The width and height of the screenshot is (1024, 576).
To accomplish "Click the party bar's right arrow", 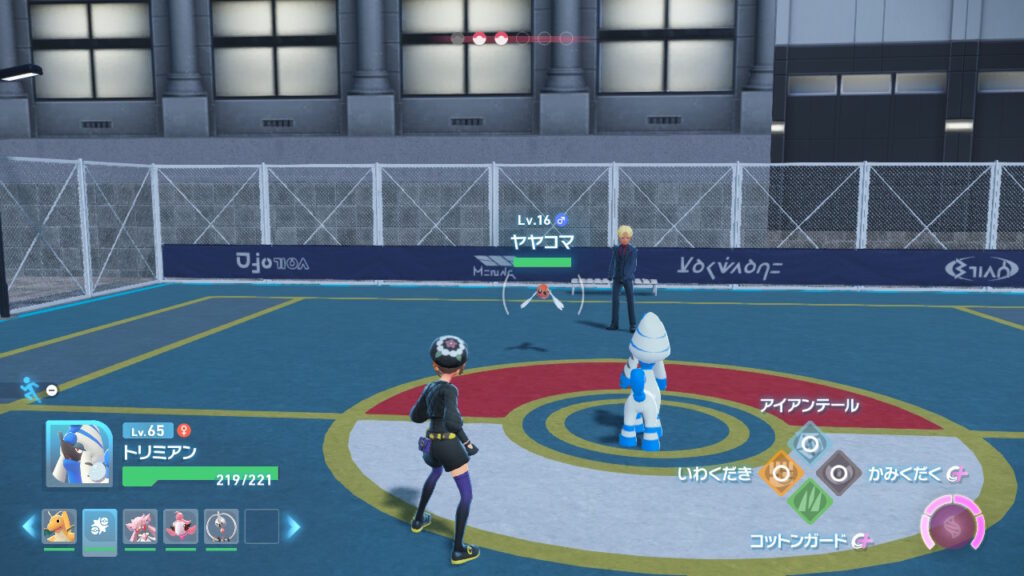I will pos(294,526).
